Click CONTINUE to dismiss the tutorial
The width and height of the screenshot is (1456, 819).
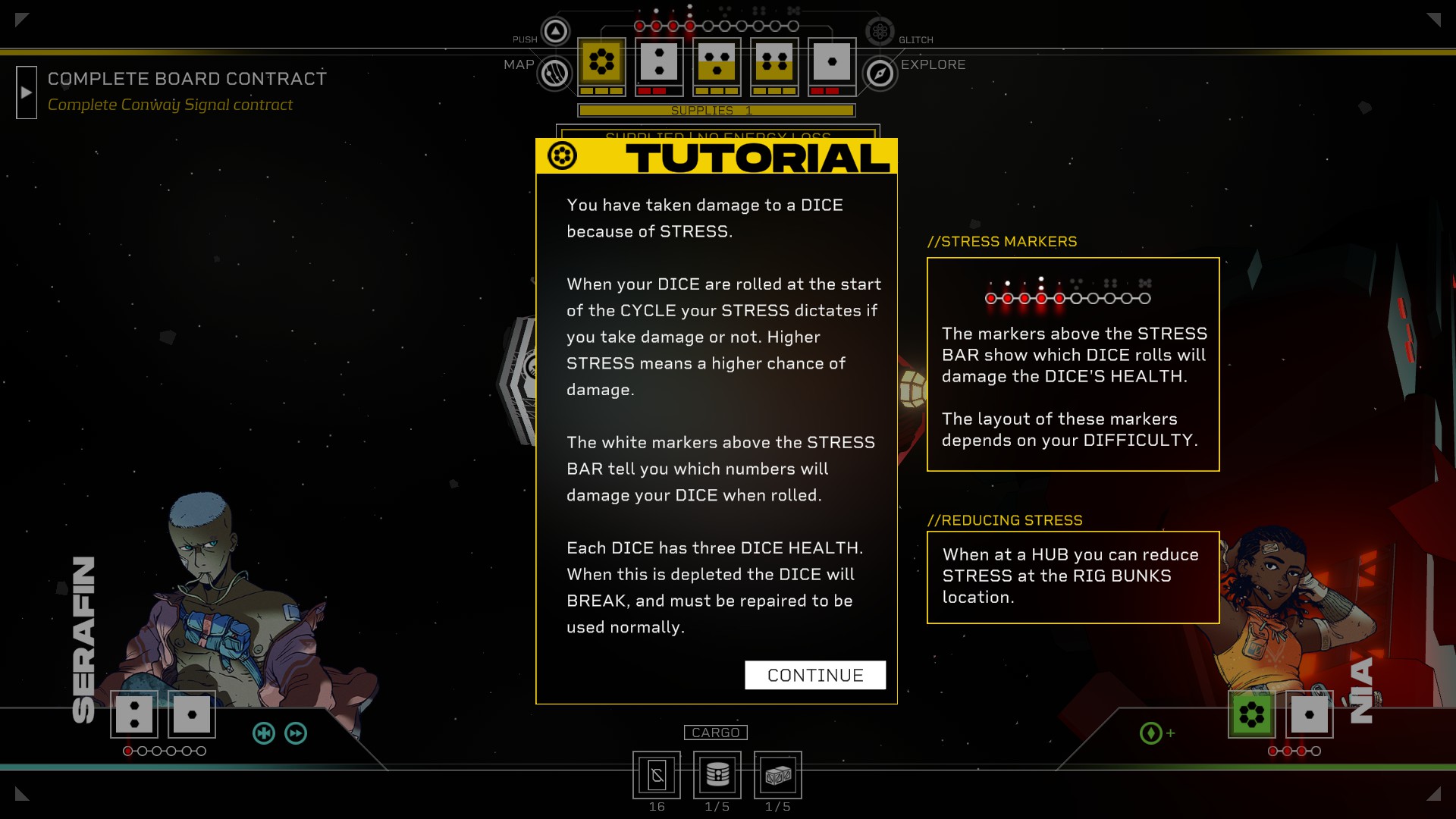[x=814, y=675]
